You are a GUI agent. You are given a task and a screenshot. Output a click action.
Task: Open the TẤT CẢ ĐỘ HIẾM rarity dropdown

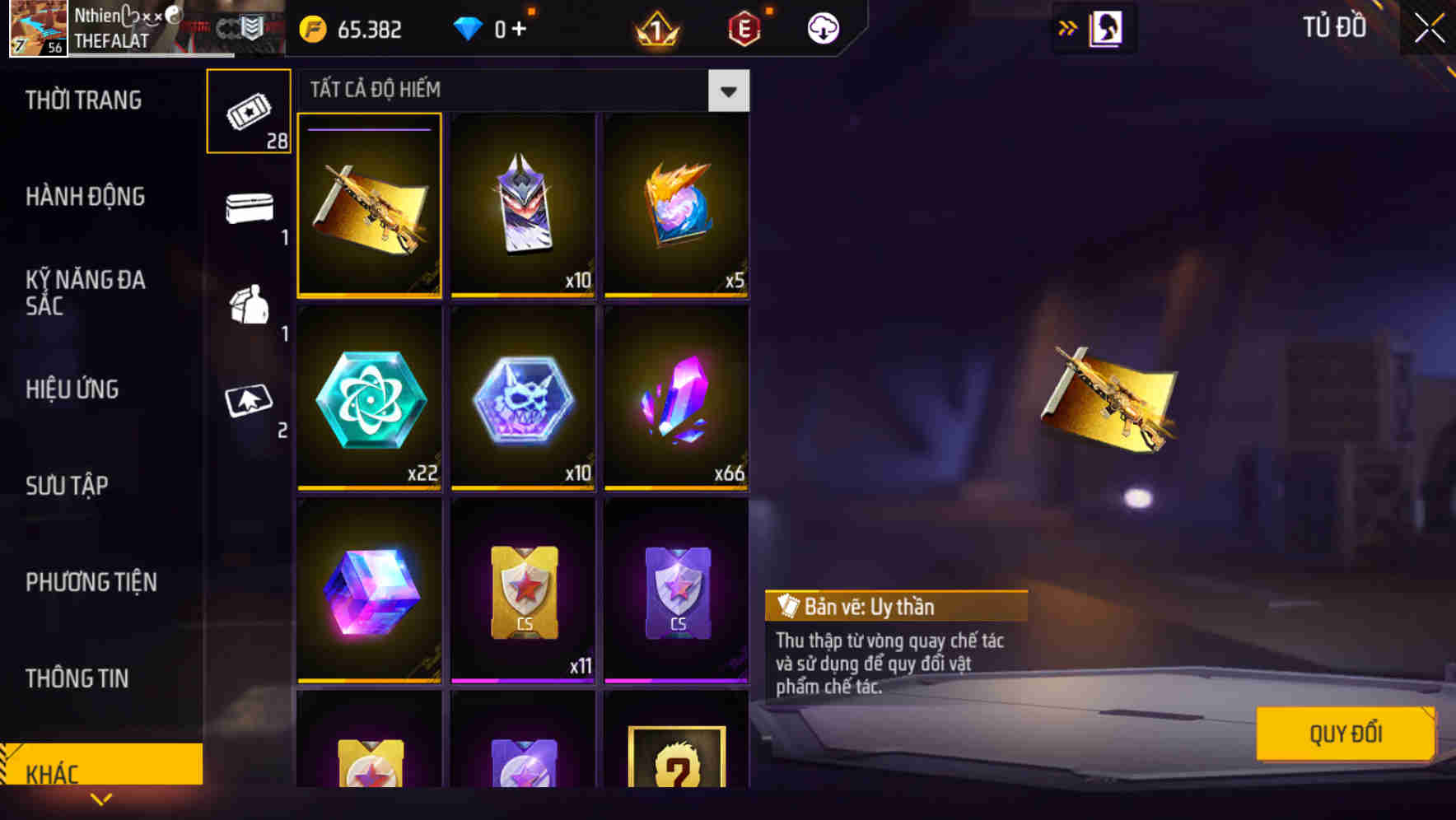728,91
